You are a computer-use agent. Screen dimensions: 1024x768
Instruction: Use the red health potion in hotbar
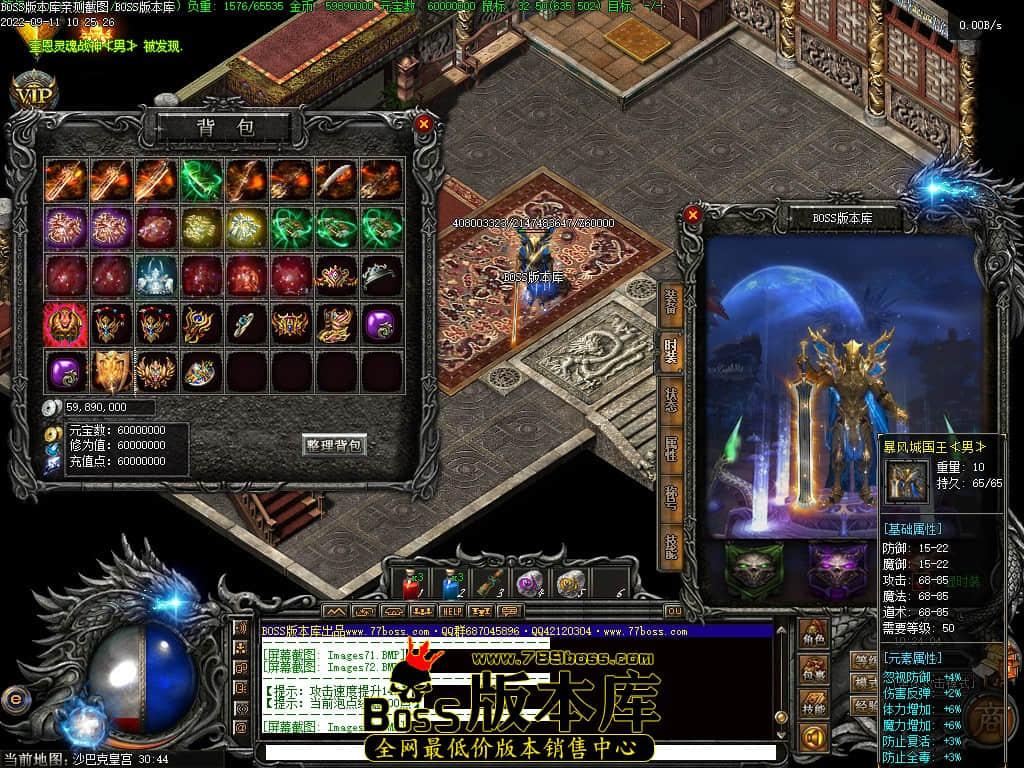click(411, 583)
